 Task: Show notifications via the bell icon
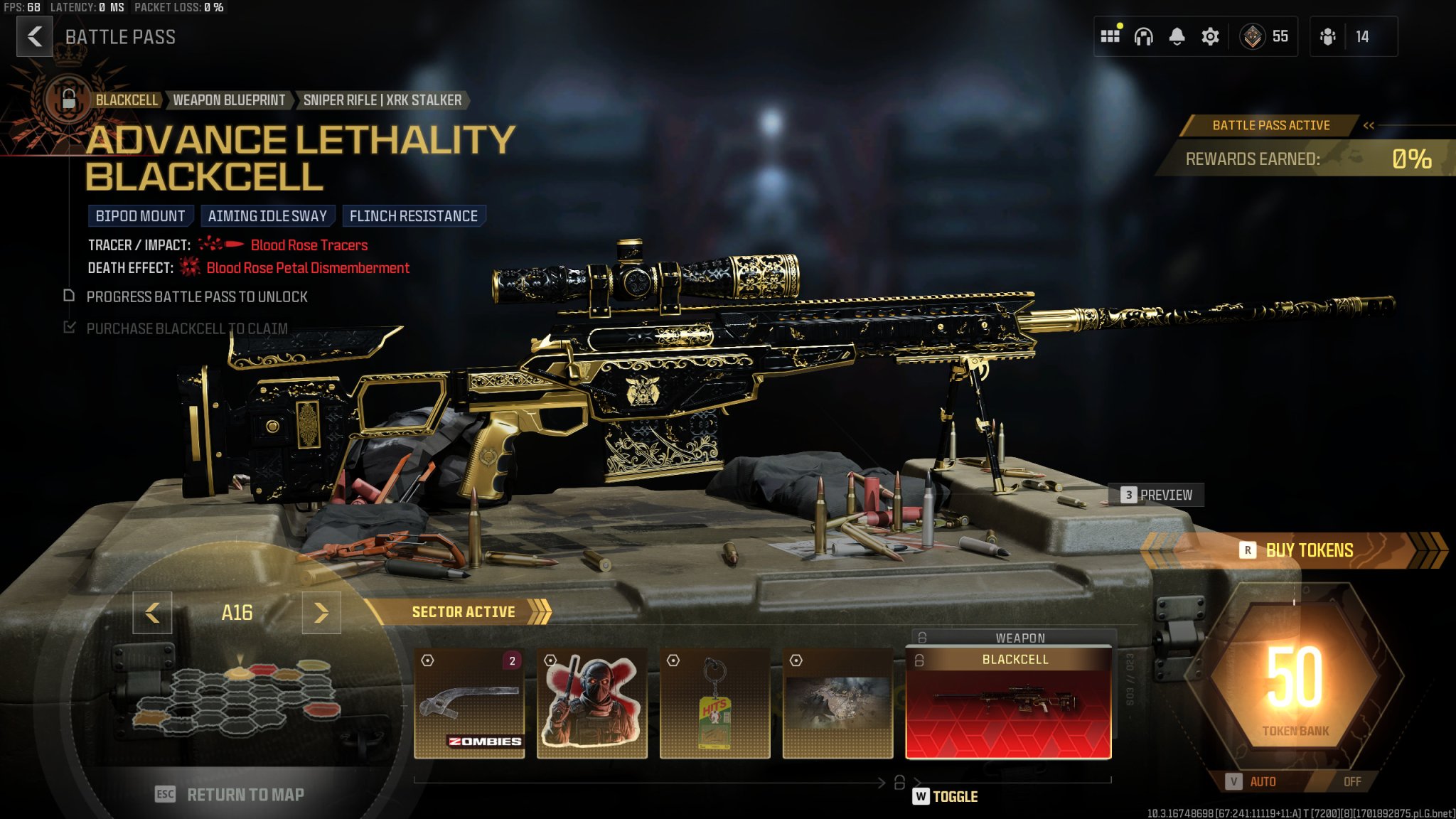[1177, 36]
